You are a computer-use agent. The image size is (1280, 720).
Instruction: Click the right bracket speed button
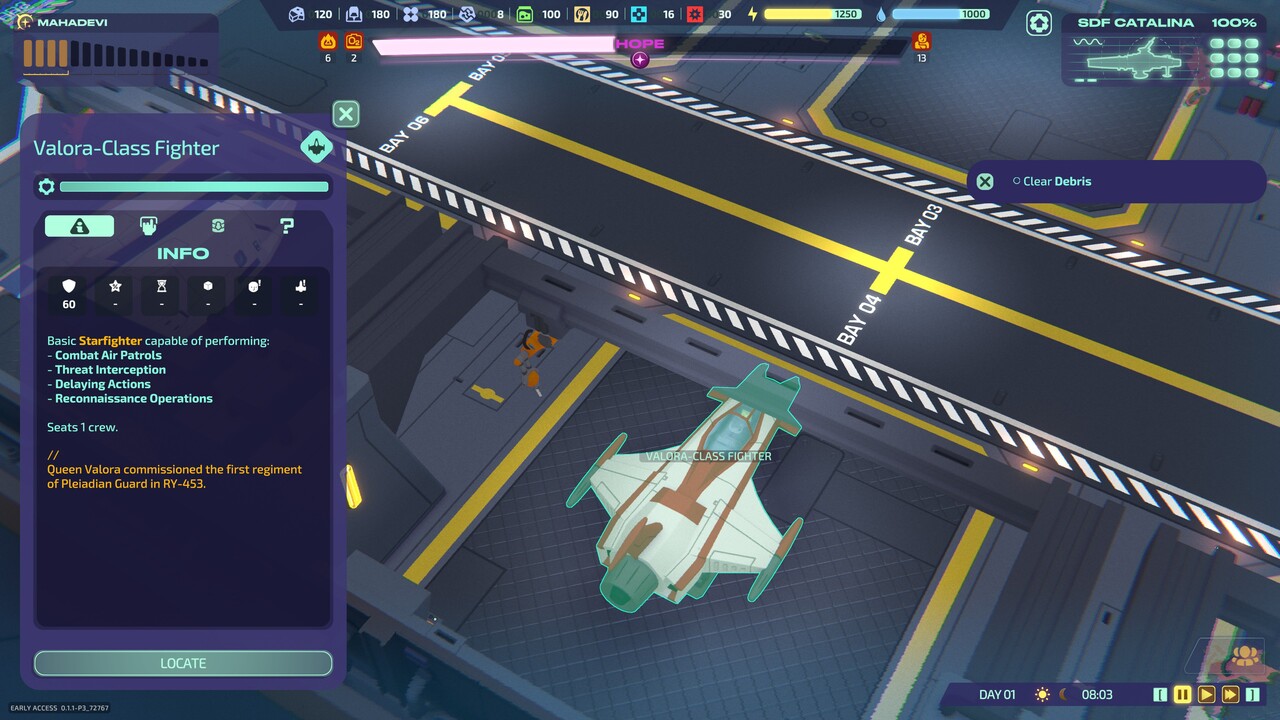[1252, 694]
